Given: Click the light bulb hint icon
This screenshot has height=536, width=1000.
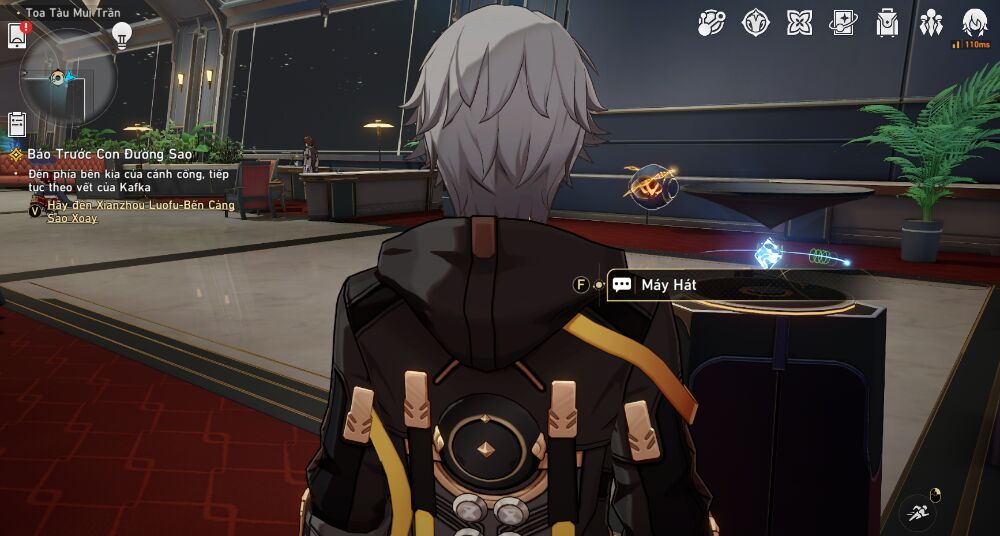Looking at the screenshot, I should click(122, 35).
